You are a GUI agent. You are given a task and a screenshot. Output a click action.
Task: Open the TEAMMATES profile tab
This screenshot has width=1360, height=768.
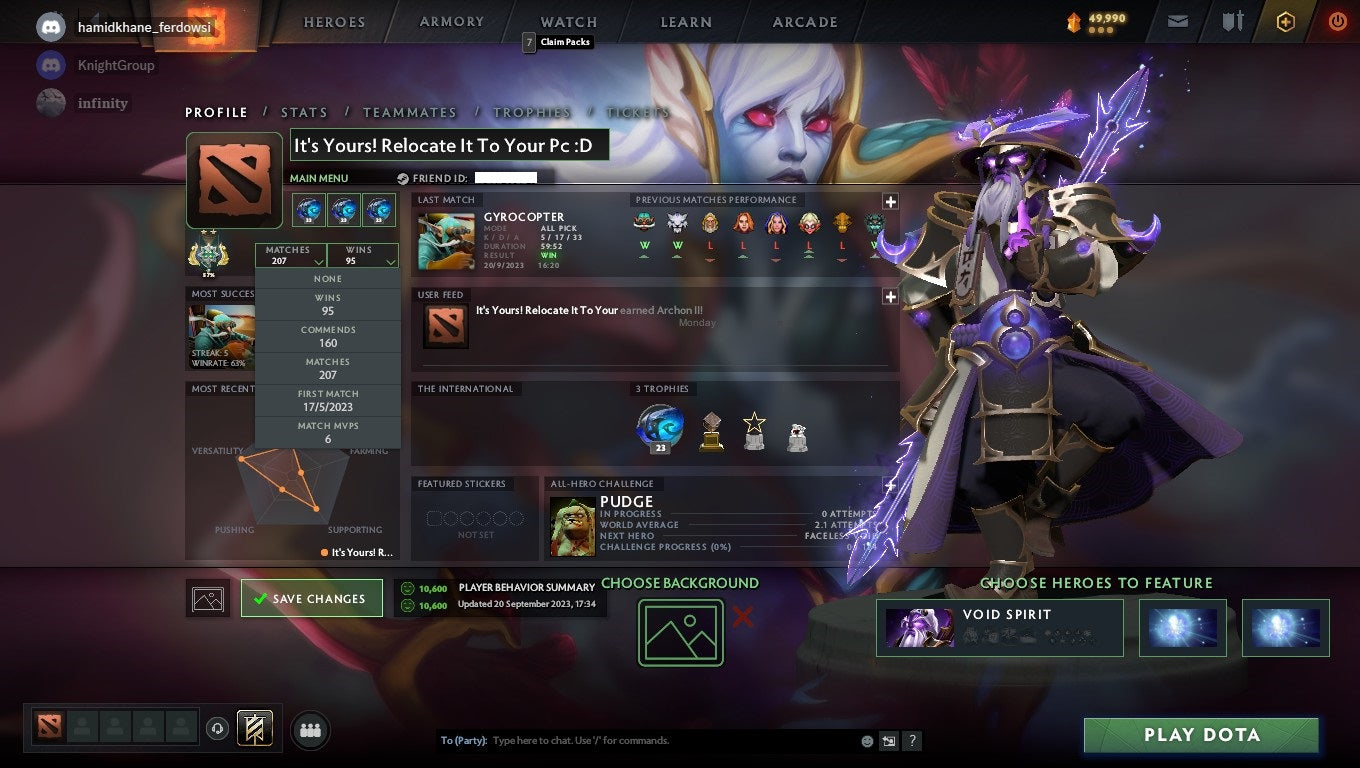click(410, 112)
